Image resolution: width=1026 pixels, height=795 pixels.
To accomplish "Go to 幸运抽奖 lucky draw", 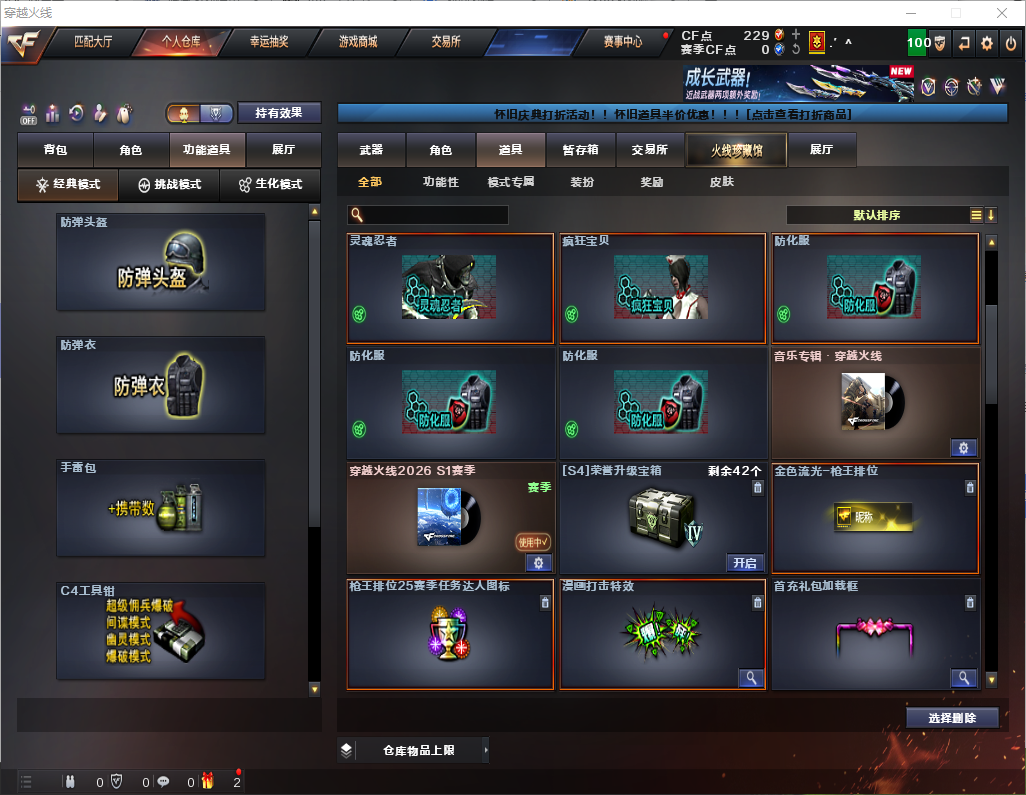I will pyautogui.click(x=268, y=42).
